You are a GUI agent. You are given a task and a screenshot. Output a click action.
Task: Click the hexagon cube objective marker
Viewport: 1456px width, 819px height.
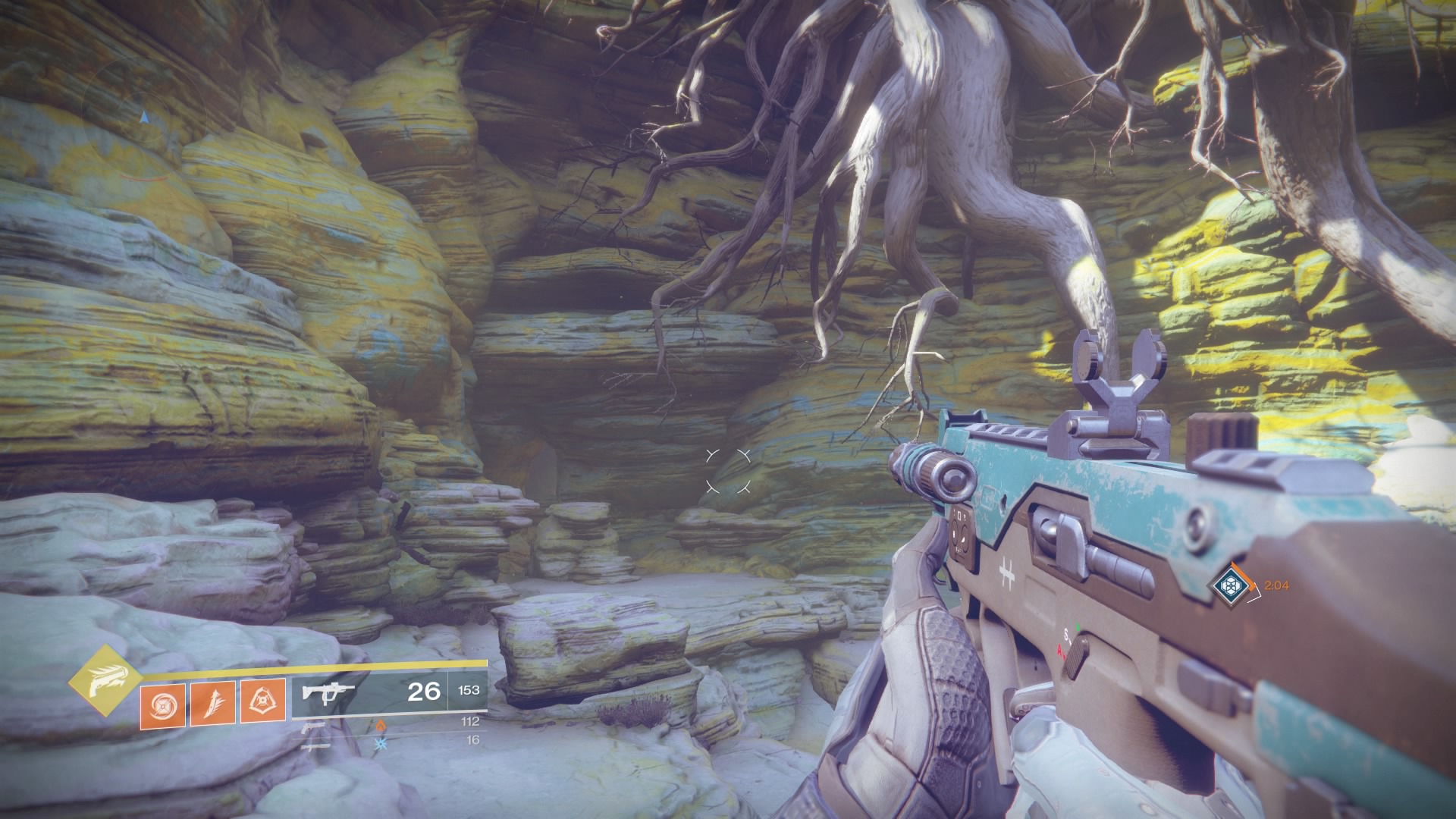[x=1226, y=585]
